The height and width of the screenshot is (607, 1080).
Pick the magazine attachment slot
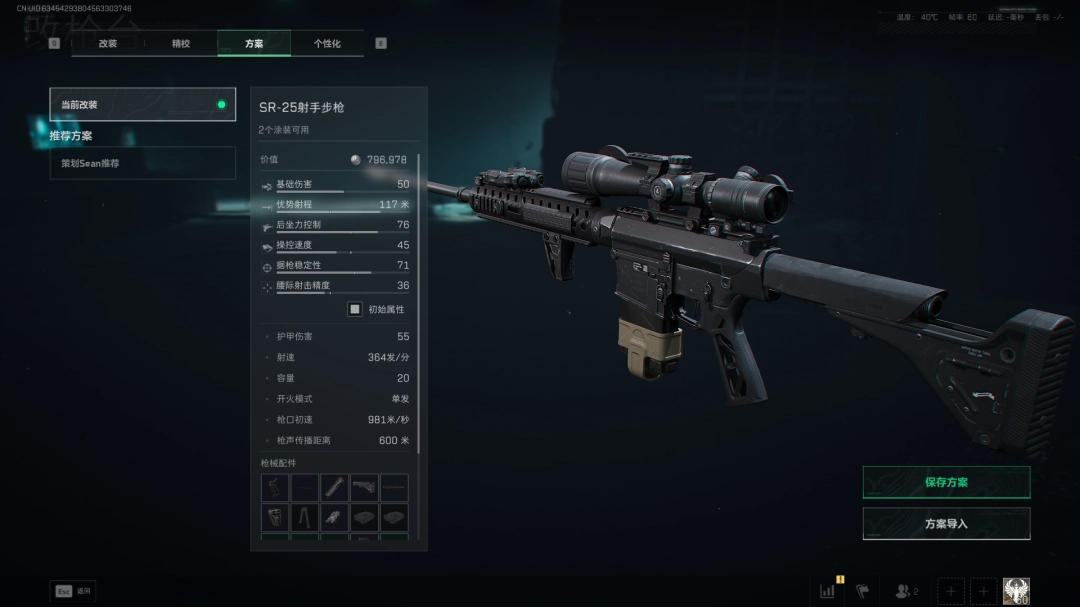[275, 518]
